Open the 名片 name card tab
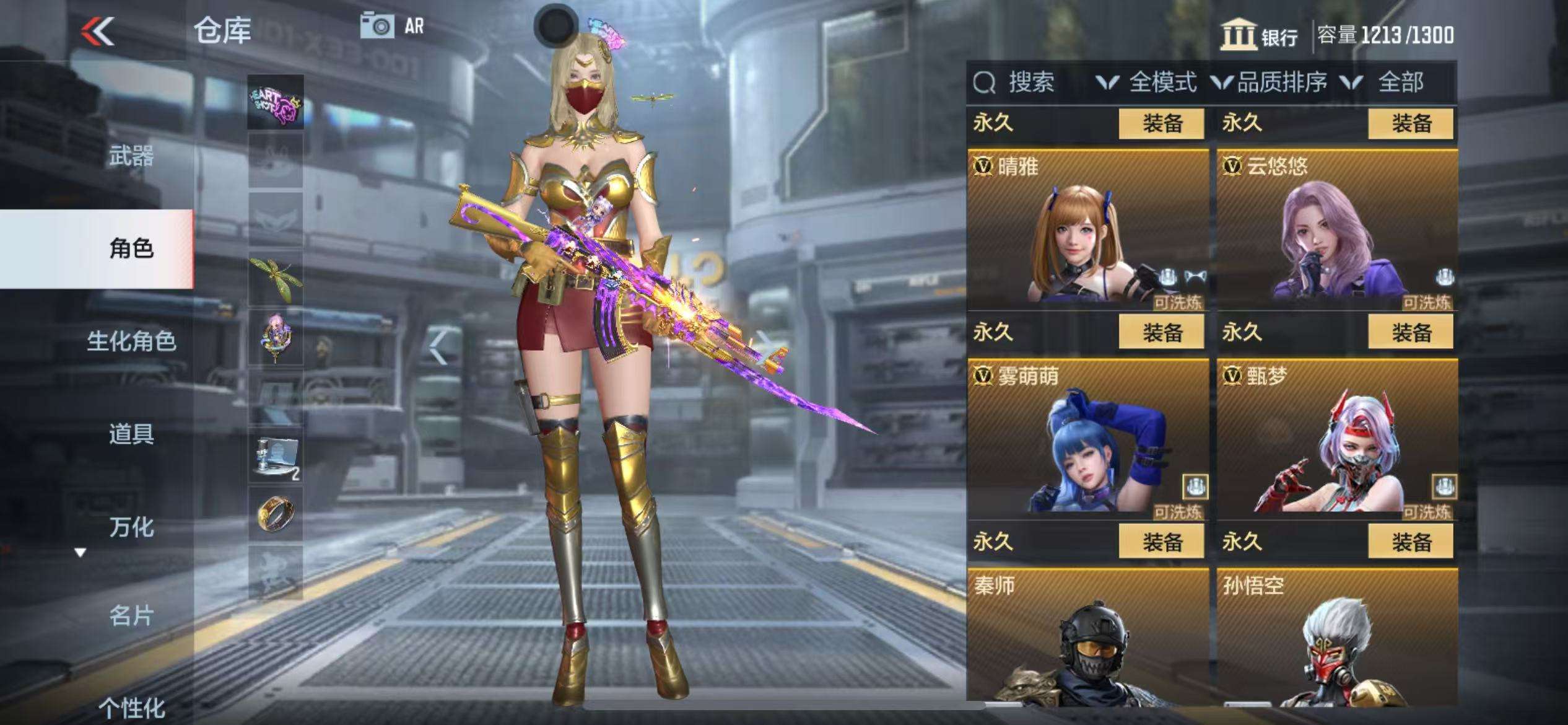The height and width of the screenshot is (725, 1568). click(131, 616)
